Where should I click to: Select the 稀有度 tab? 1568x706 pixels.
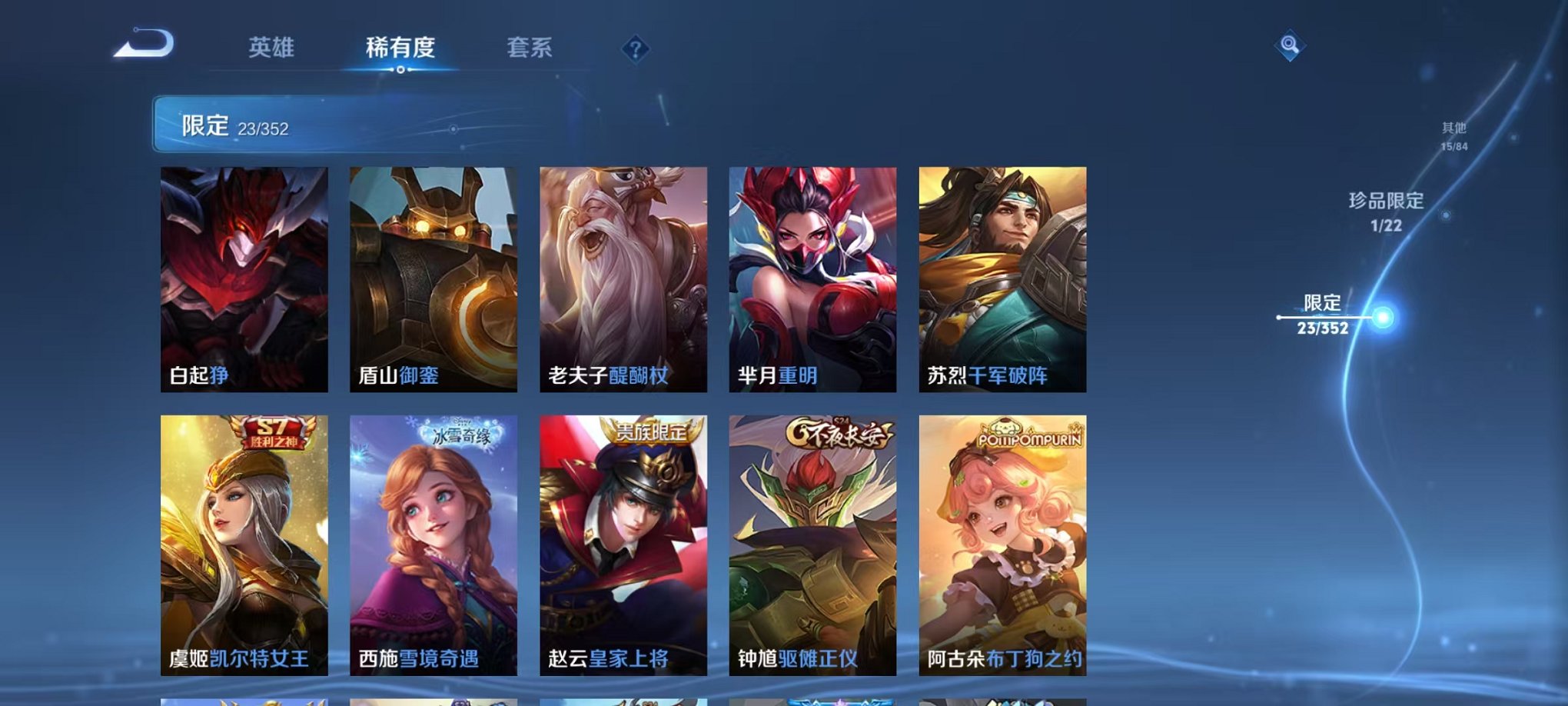[401, 48]
